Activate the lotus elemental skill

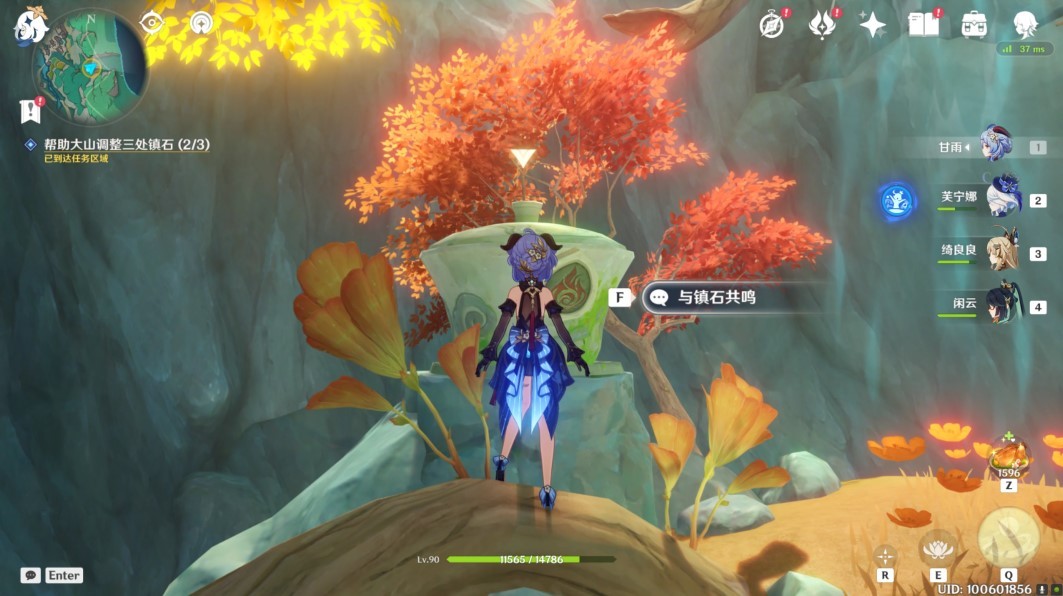click(937, 547)
